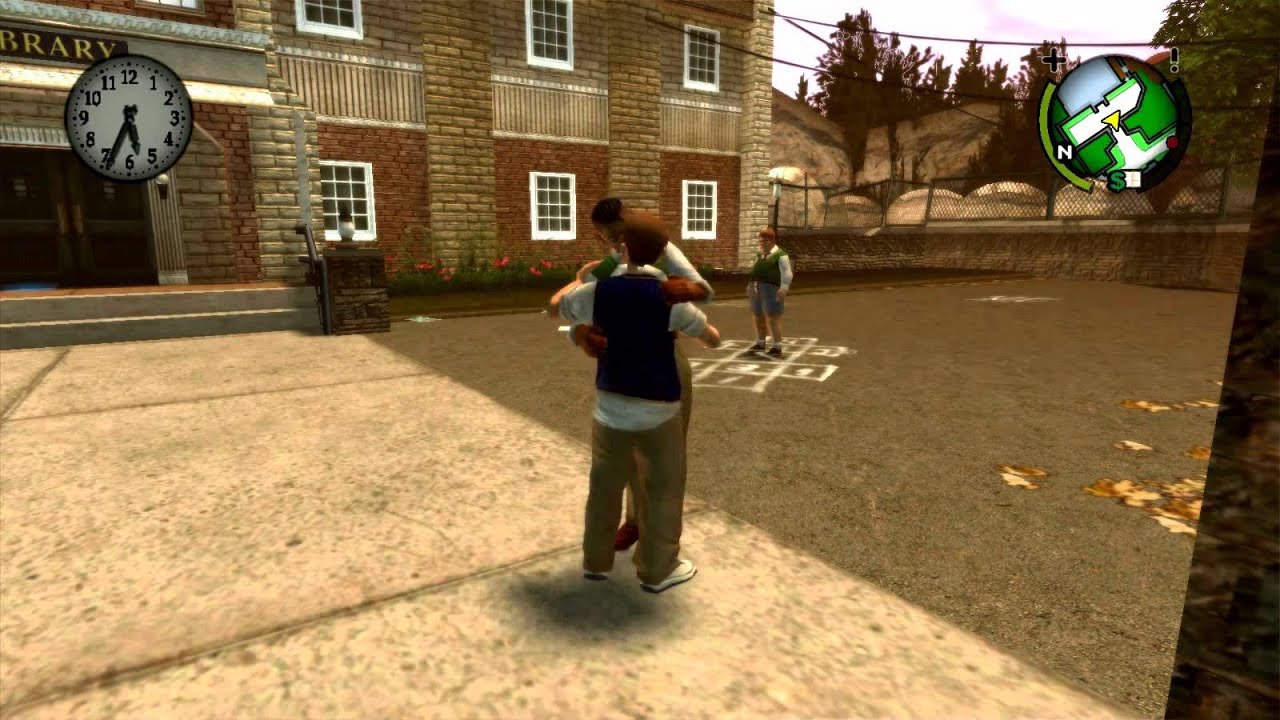
Task: Click the N north indicator on minimap
Action: coord(1065,152)
